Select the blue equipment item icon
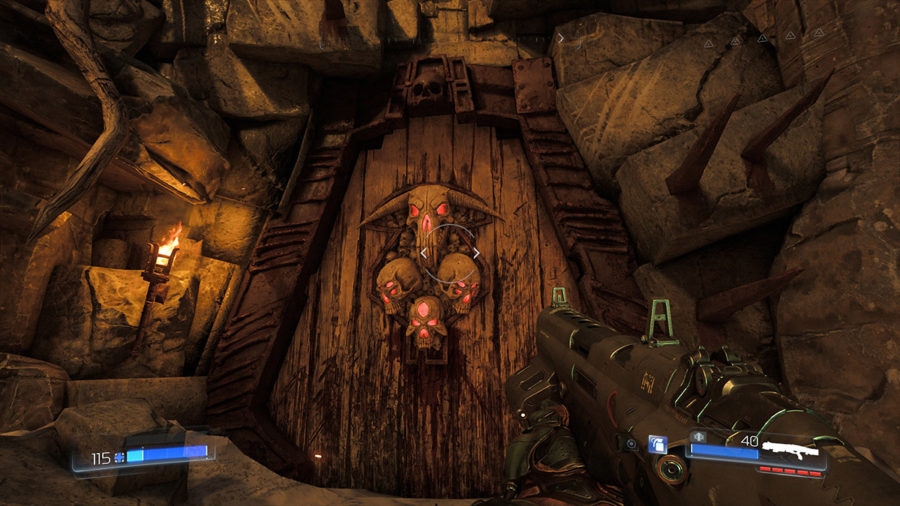 click(x=658, y=444)
